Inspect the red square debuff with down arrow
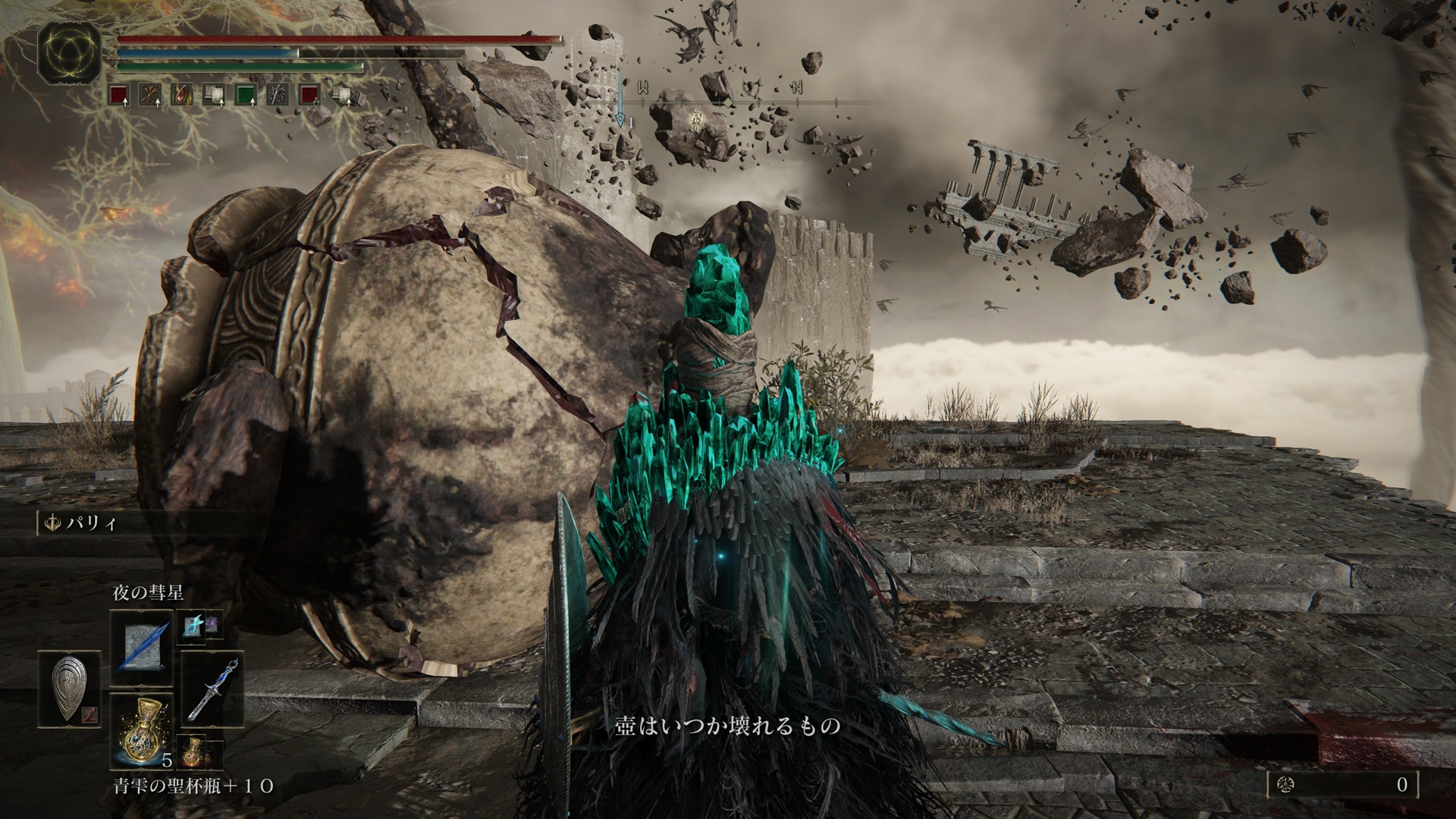 point(309,96)
